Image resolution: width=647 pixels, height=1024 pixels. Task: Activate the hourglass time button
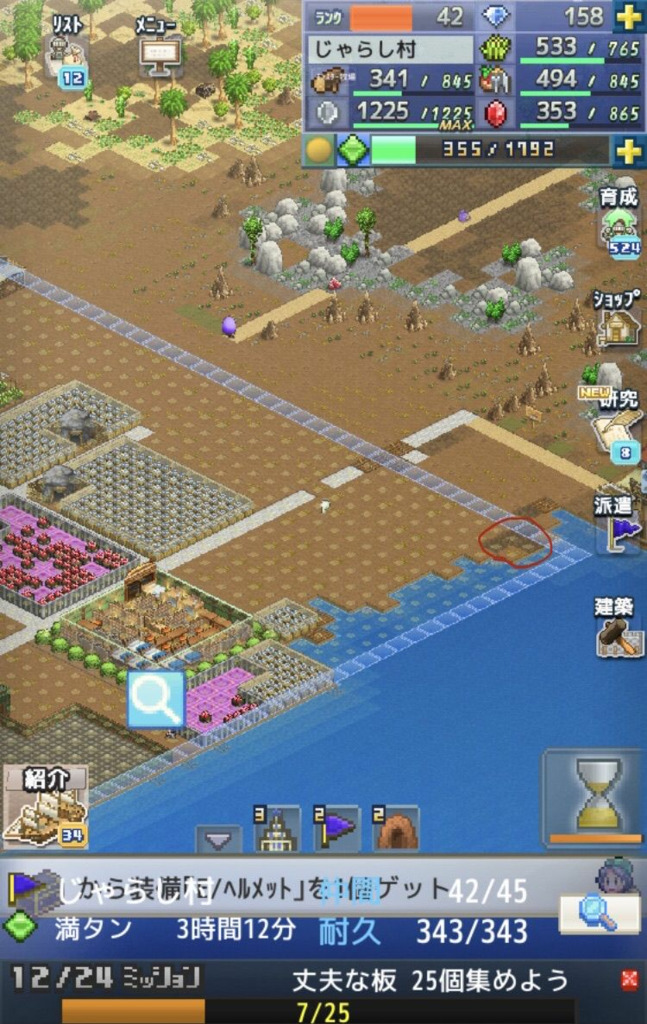597,796
